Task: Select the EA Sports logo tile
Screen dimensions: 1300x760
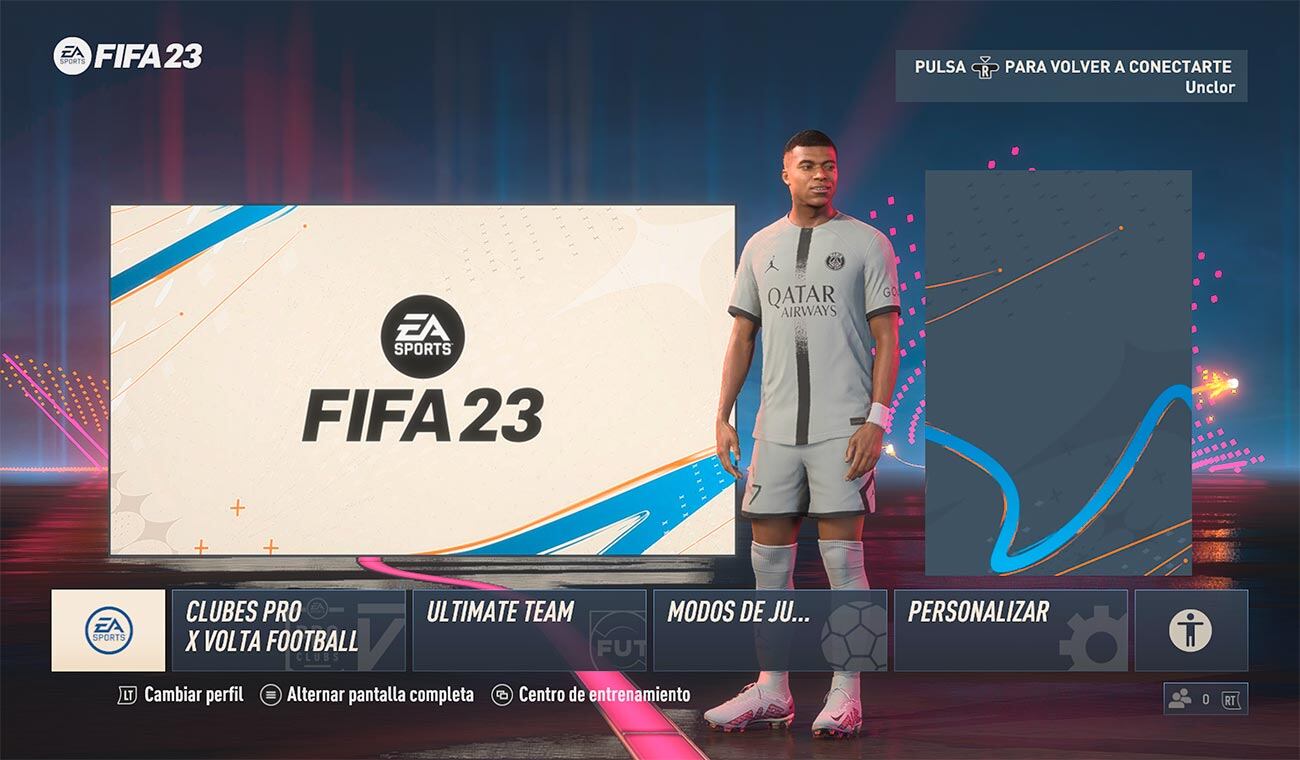Action: [110, 628]
